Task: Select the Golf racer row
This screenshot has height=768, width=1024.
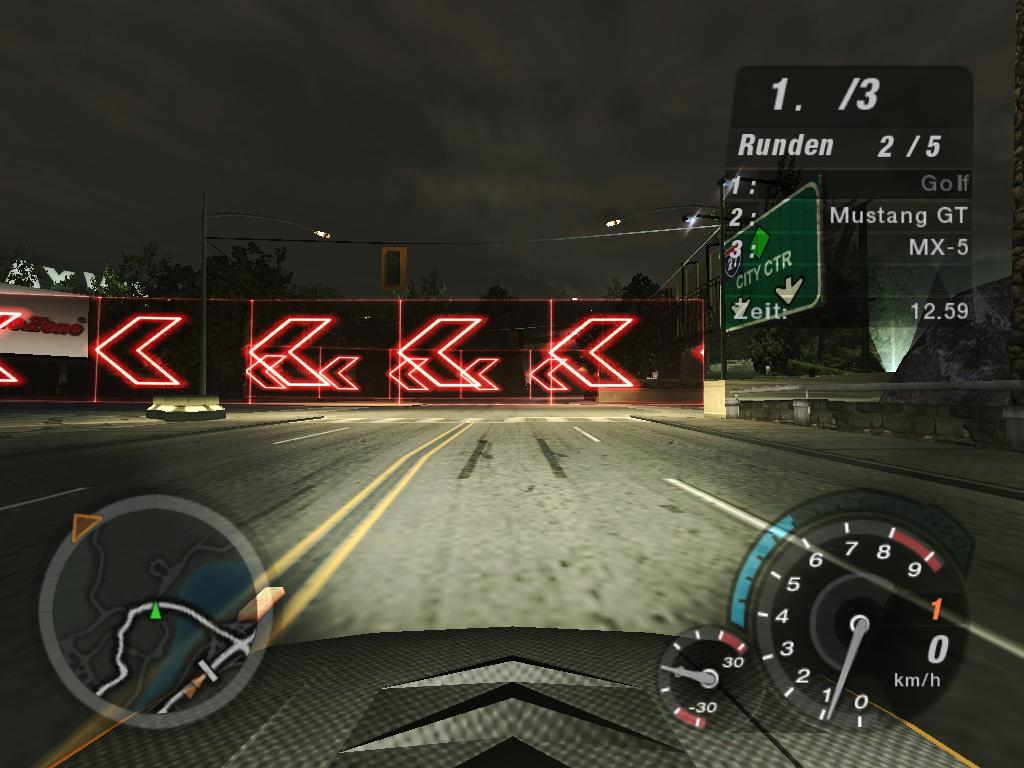Action: point(852,184)
